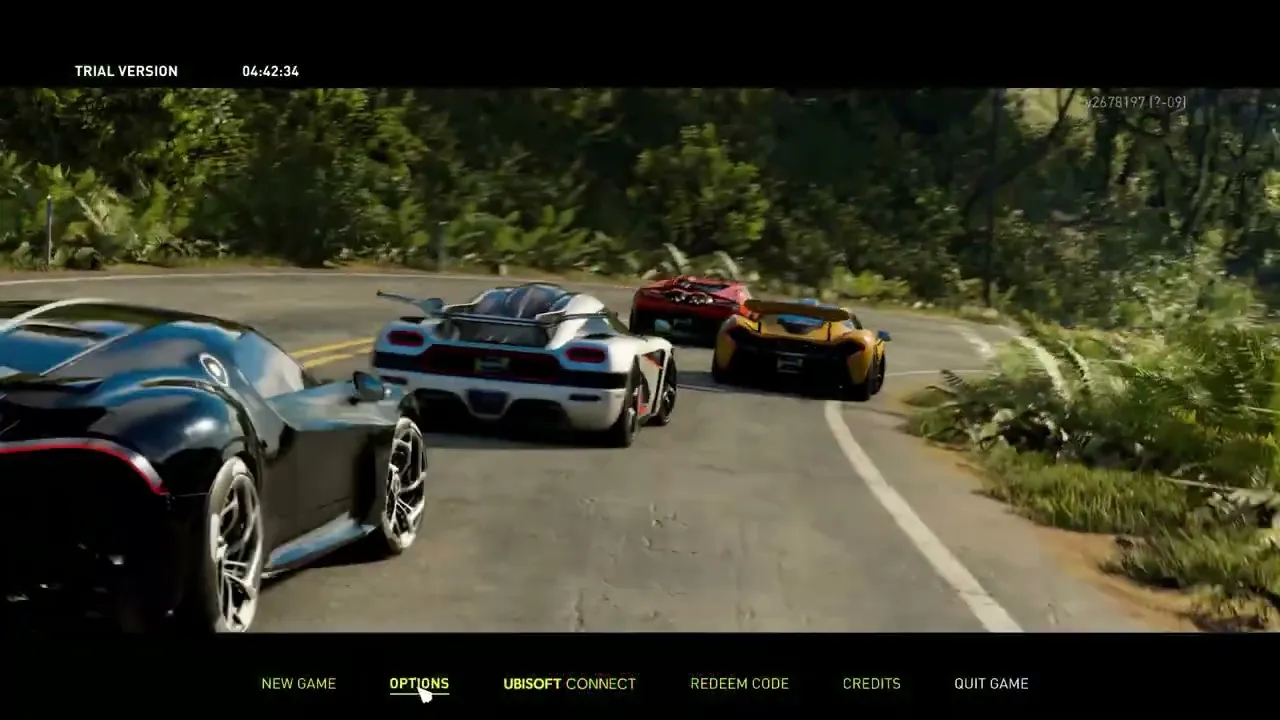The image size is (1280, 720).
Task: Start a New Game
Action: tap(298, 684)
